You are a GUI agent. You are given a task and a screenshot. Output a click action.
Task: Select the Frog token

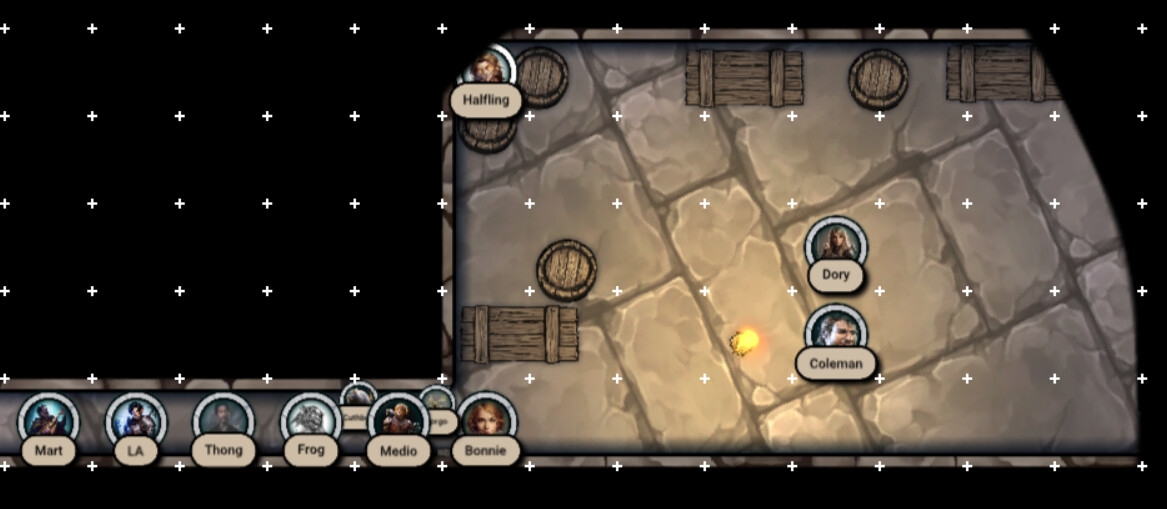pos(311,422)
